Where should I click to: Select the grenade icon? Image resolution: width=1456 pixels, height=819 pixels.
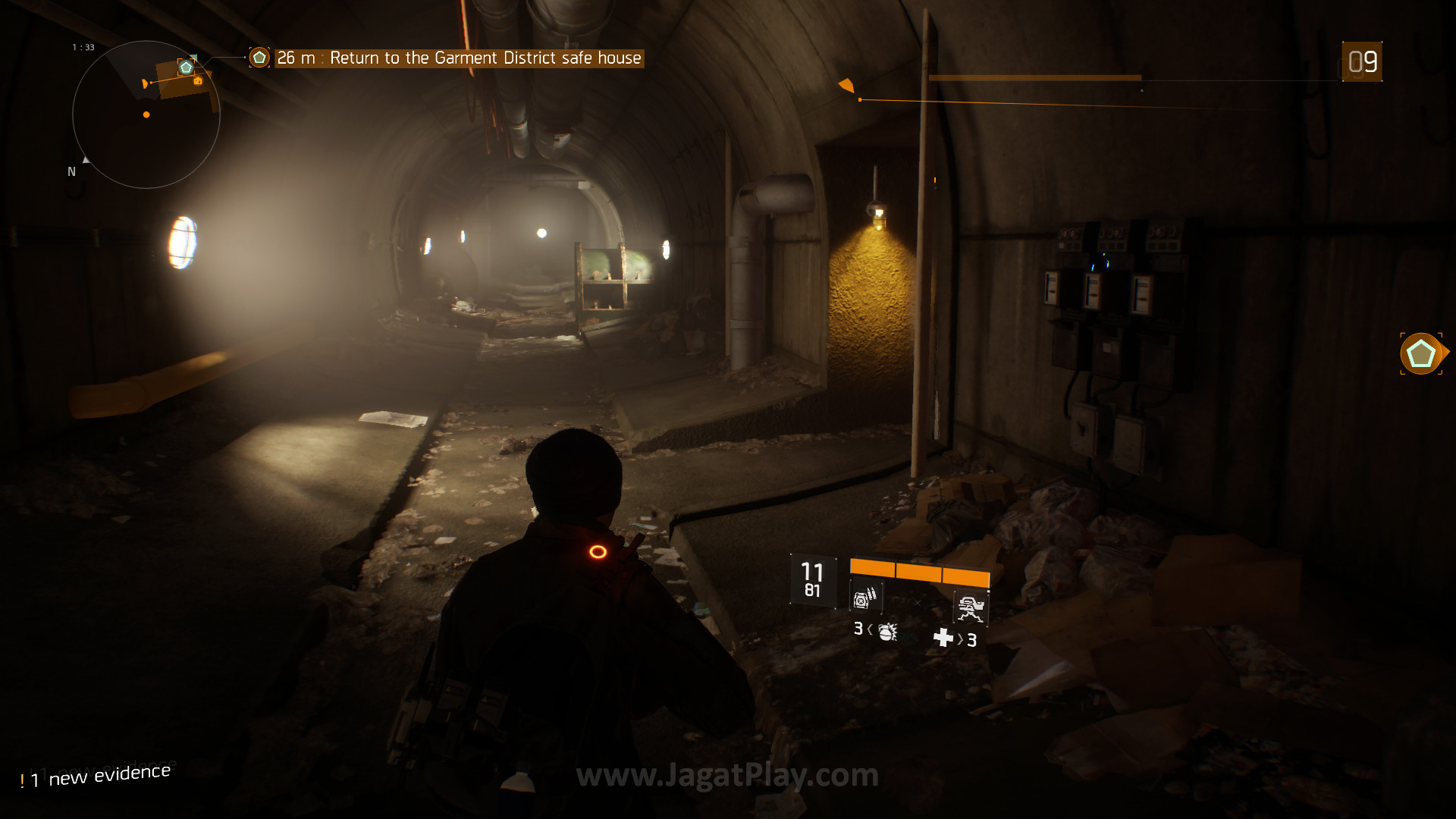[887, 631]
